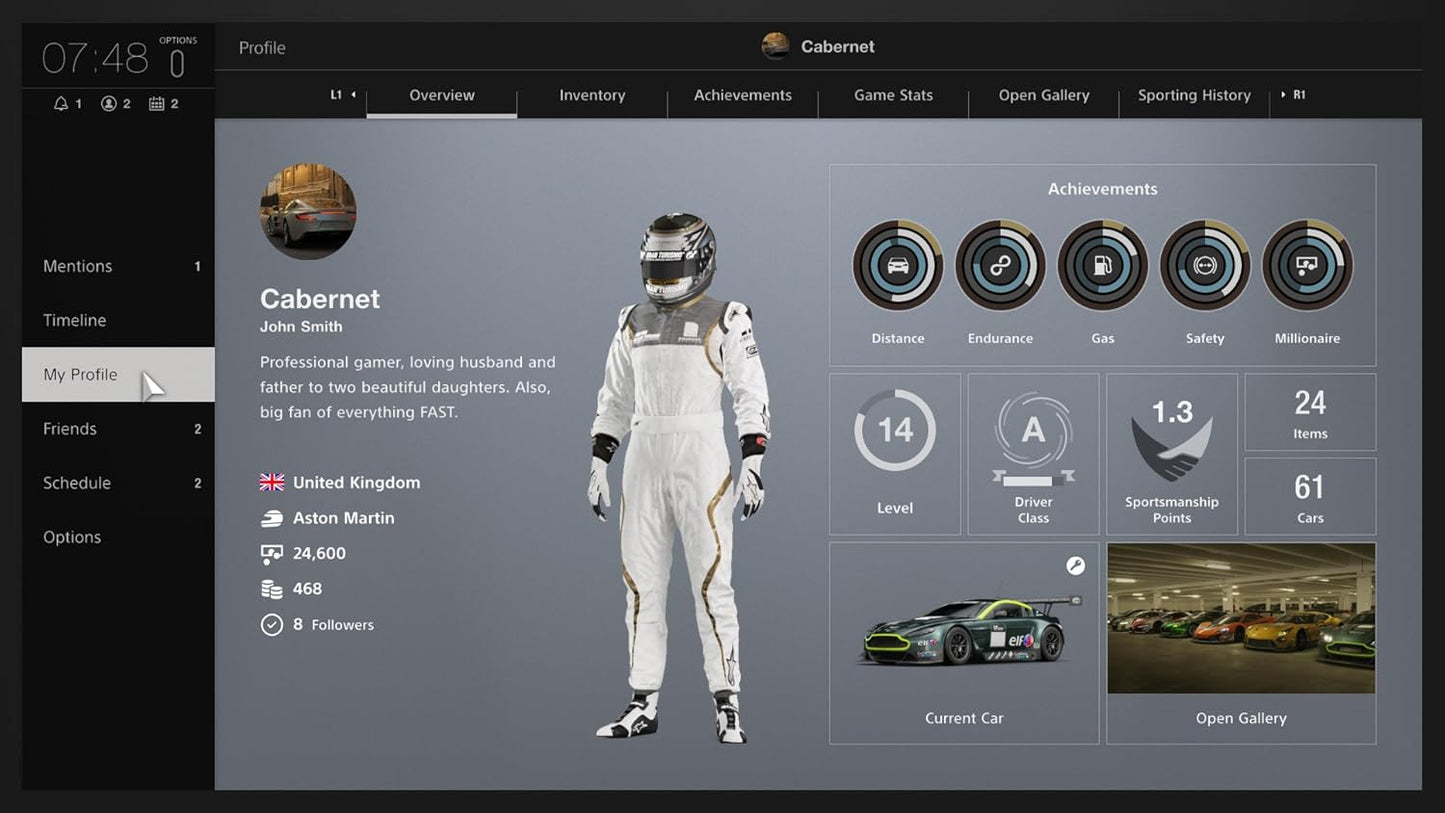This screenshot has height=813, width=1445.
Task: Select the Endurance achievement icon
Action: 1000,265
